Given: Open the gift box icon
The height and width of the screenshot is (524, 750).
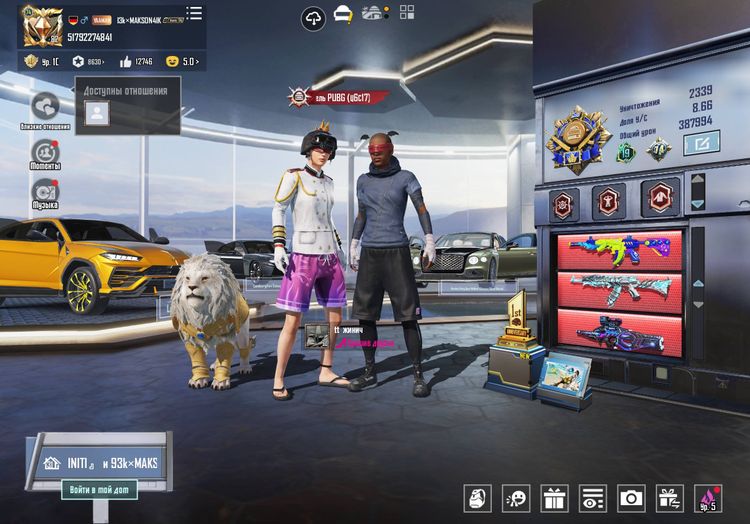Looking at the screenshot, I should tap(553, 498).
